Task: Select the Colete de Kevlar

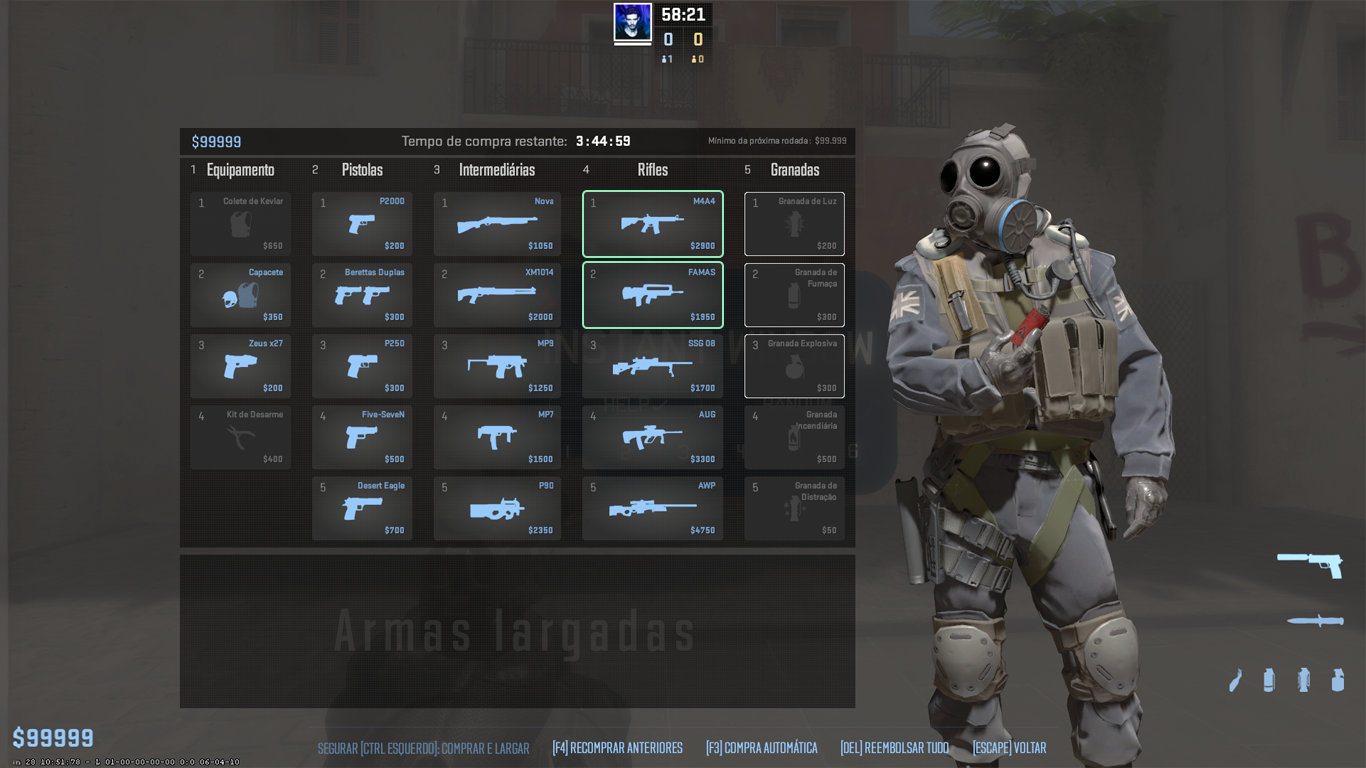Action: tap(240, 223)
